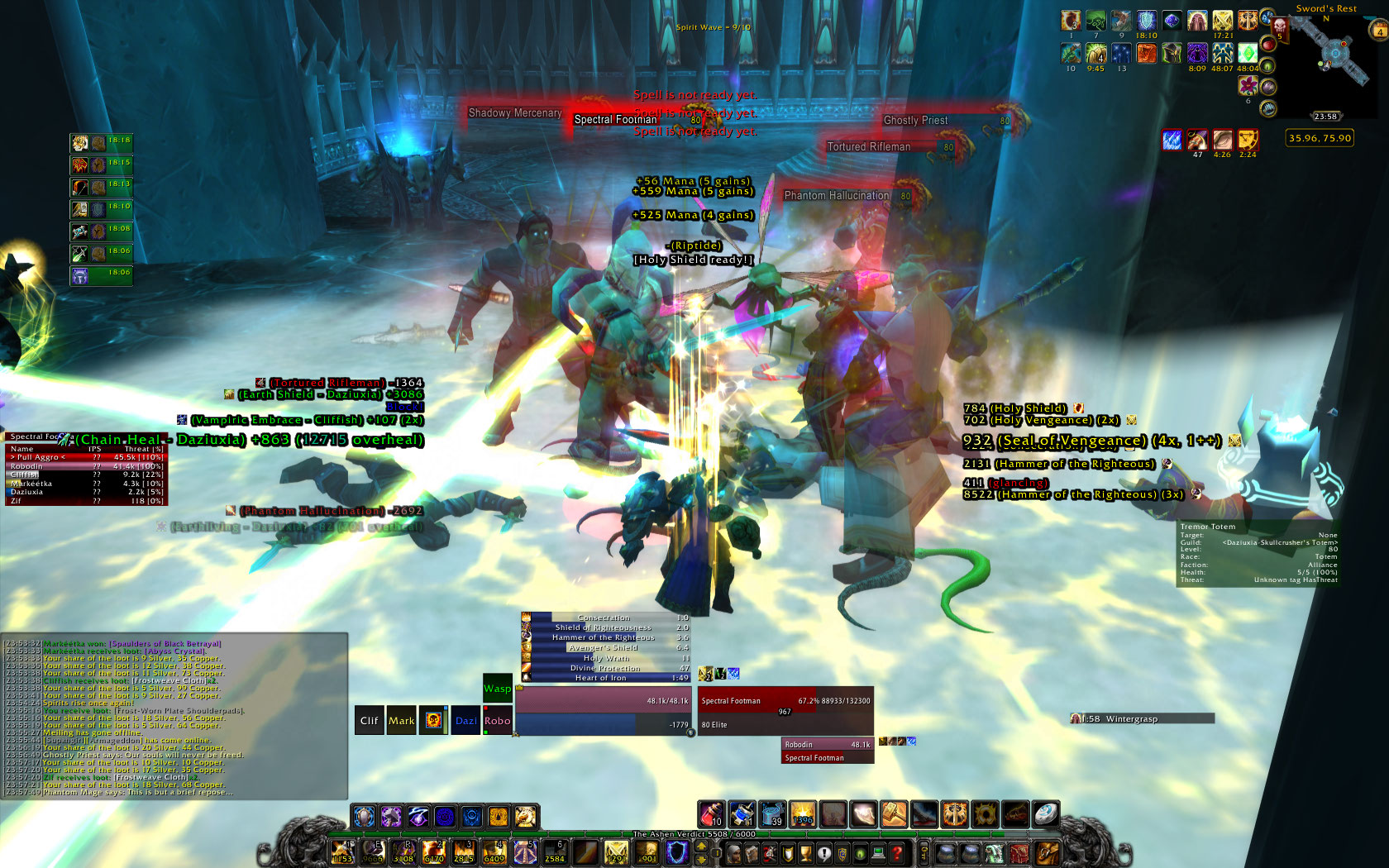Click the blue shield ability slot
The width and height of the screenshot is (1389, 868).
677,852
